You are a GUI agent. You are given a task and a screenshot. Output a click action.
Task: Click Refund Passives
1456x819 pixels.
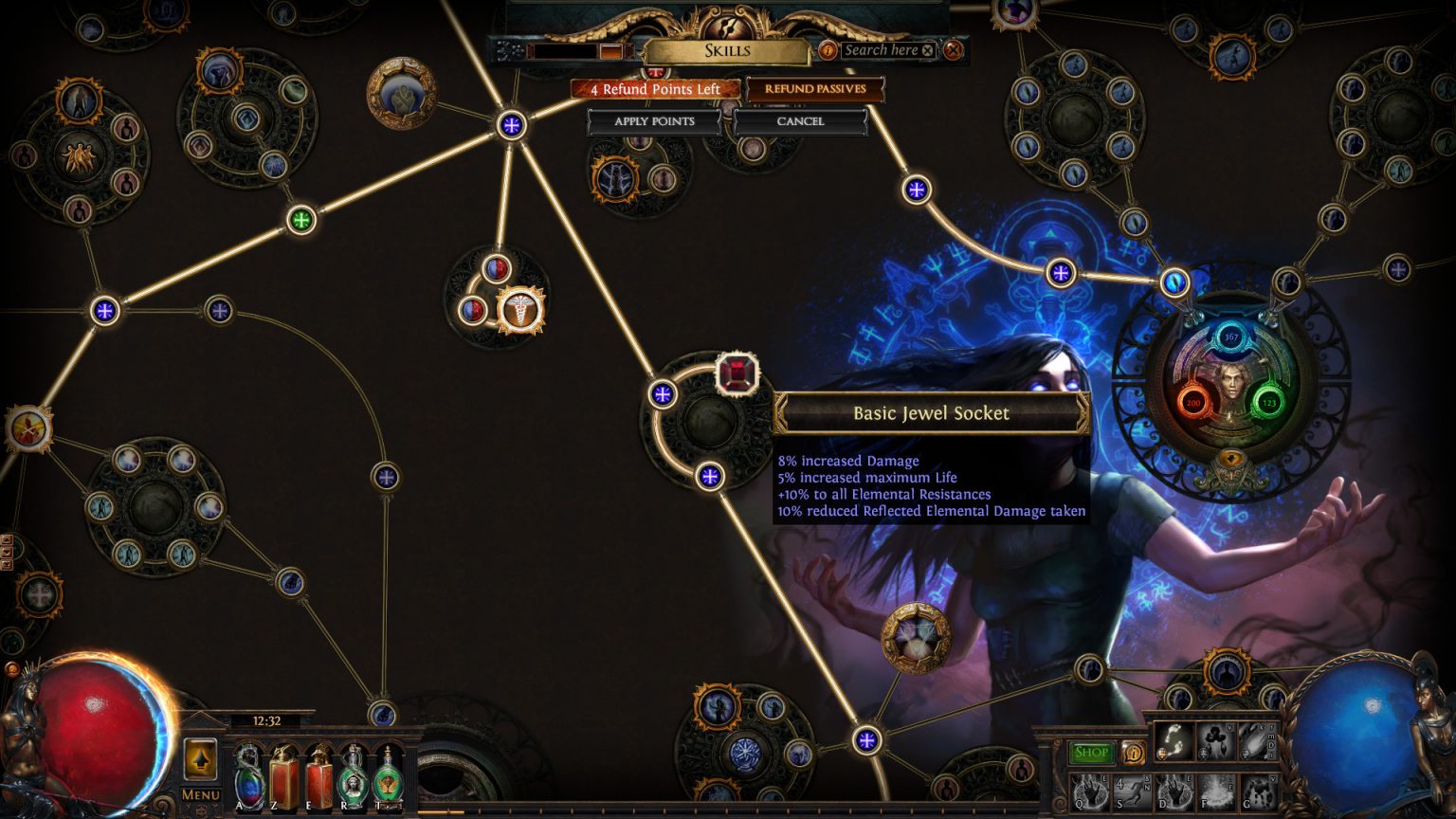[813, 88]
